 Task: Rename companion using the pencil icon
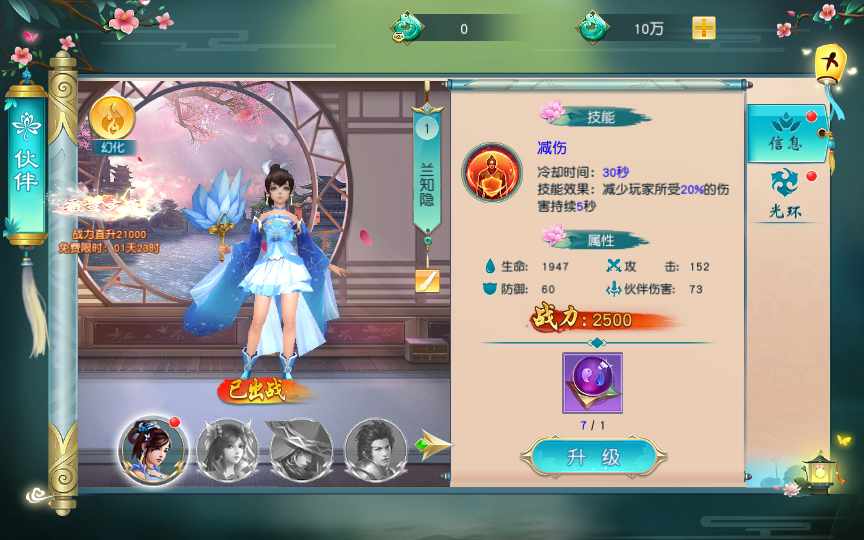click(427, 281)
